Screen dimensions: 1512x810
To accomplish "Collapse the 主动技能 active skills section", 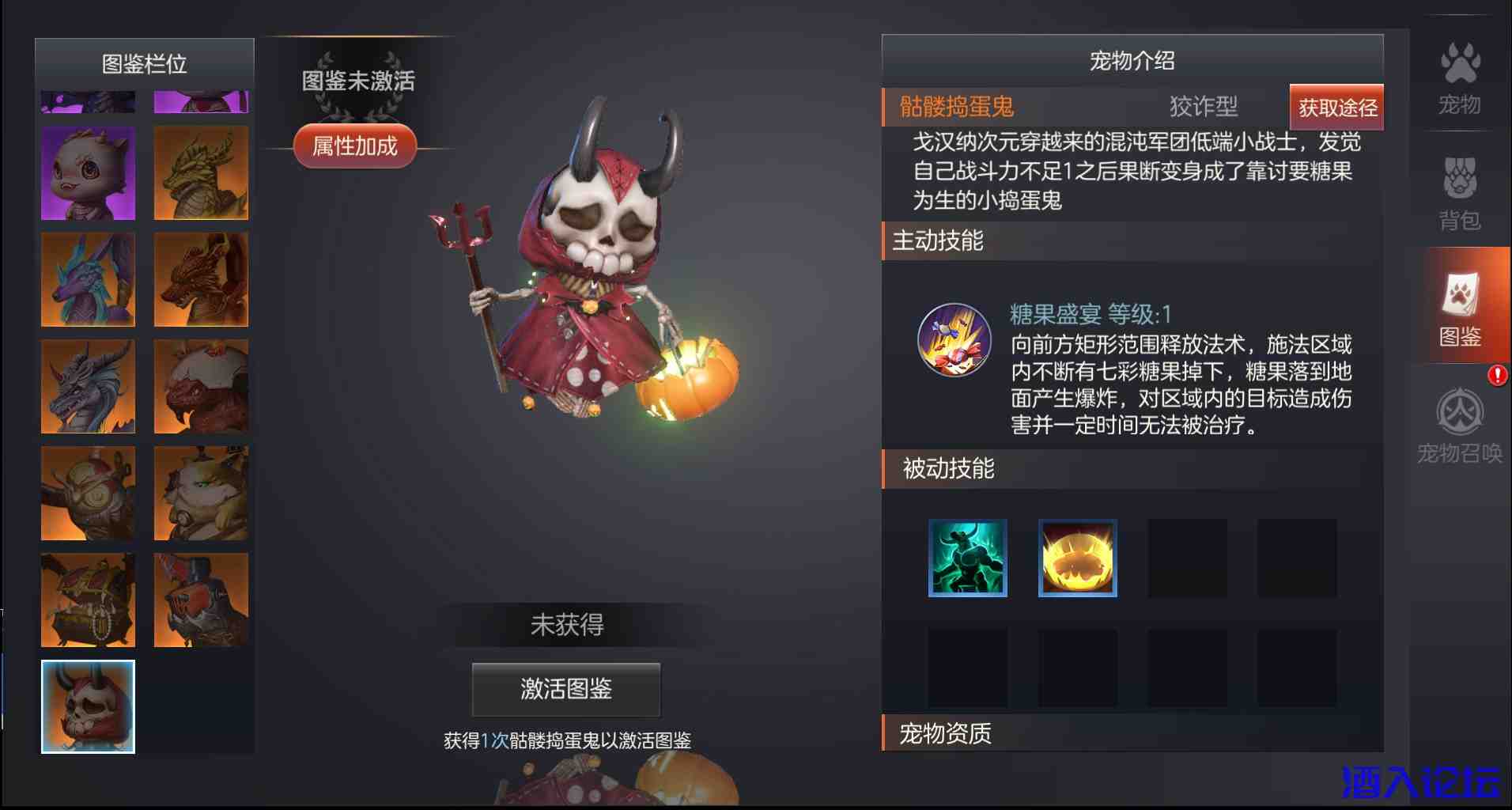I will point(939,242).
